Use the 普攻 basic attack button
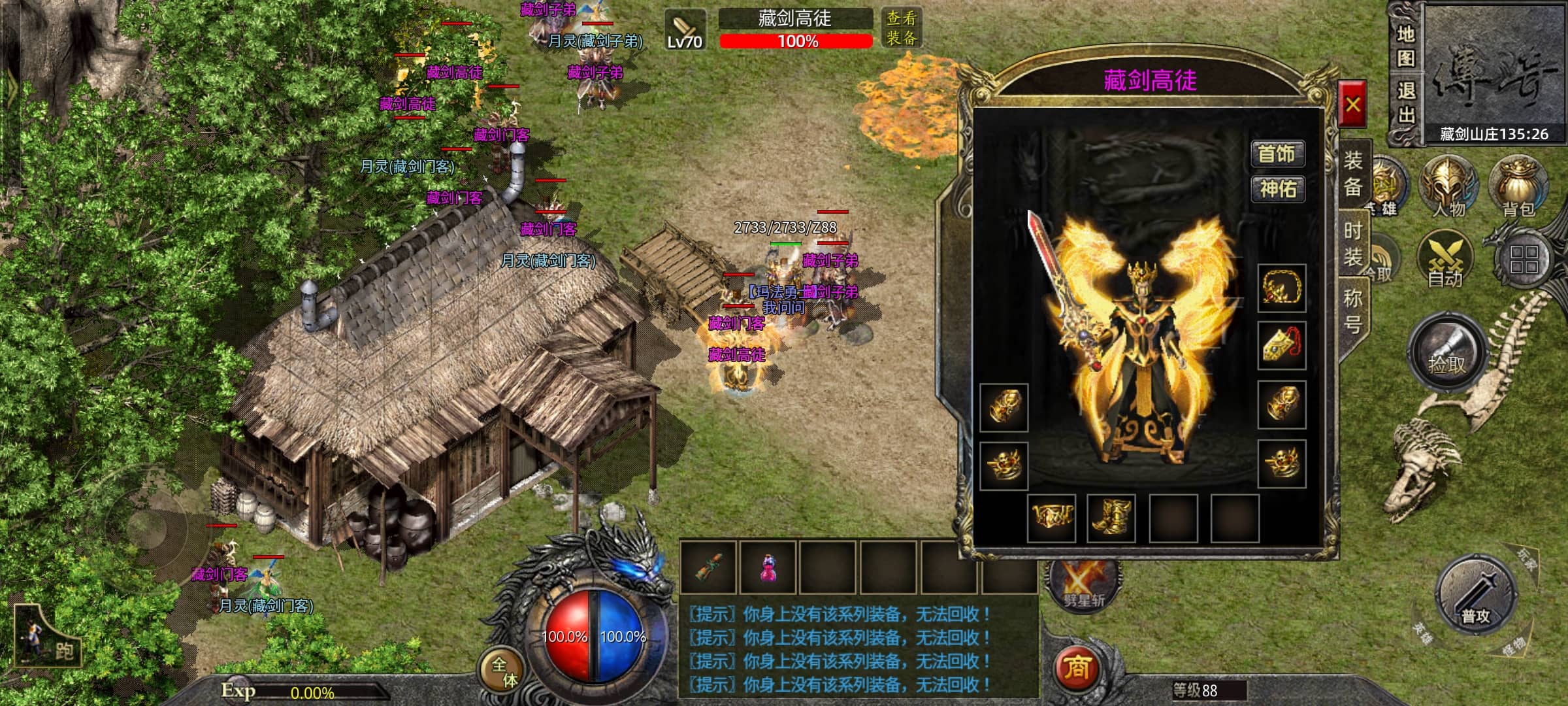The width and height of the screenshot is (1568, 706). click(1475, 596)
